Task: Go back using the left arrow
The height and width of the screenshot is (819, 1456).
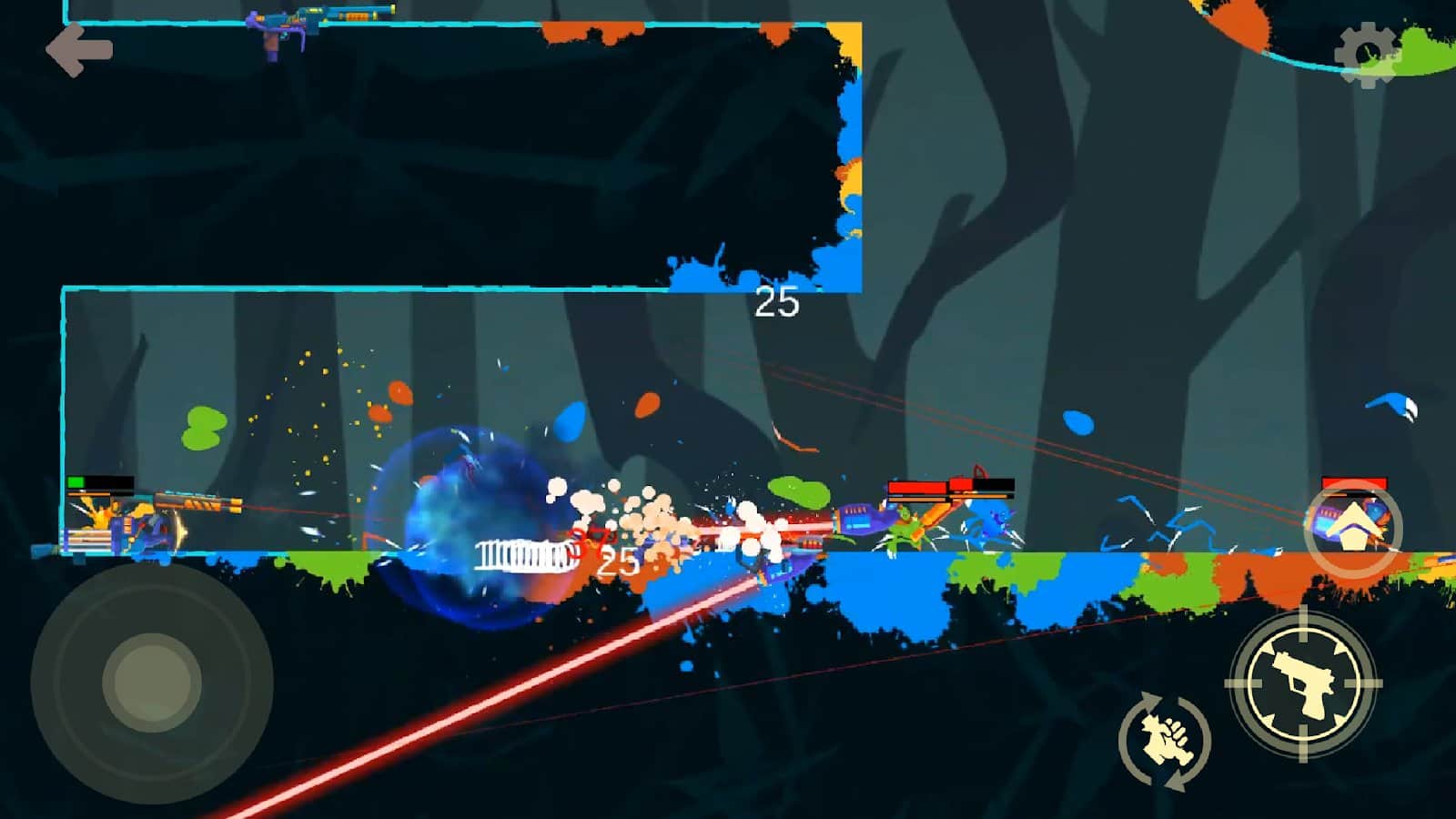Action: 79,50
